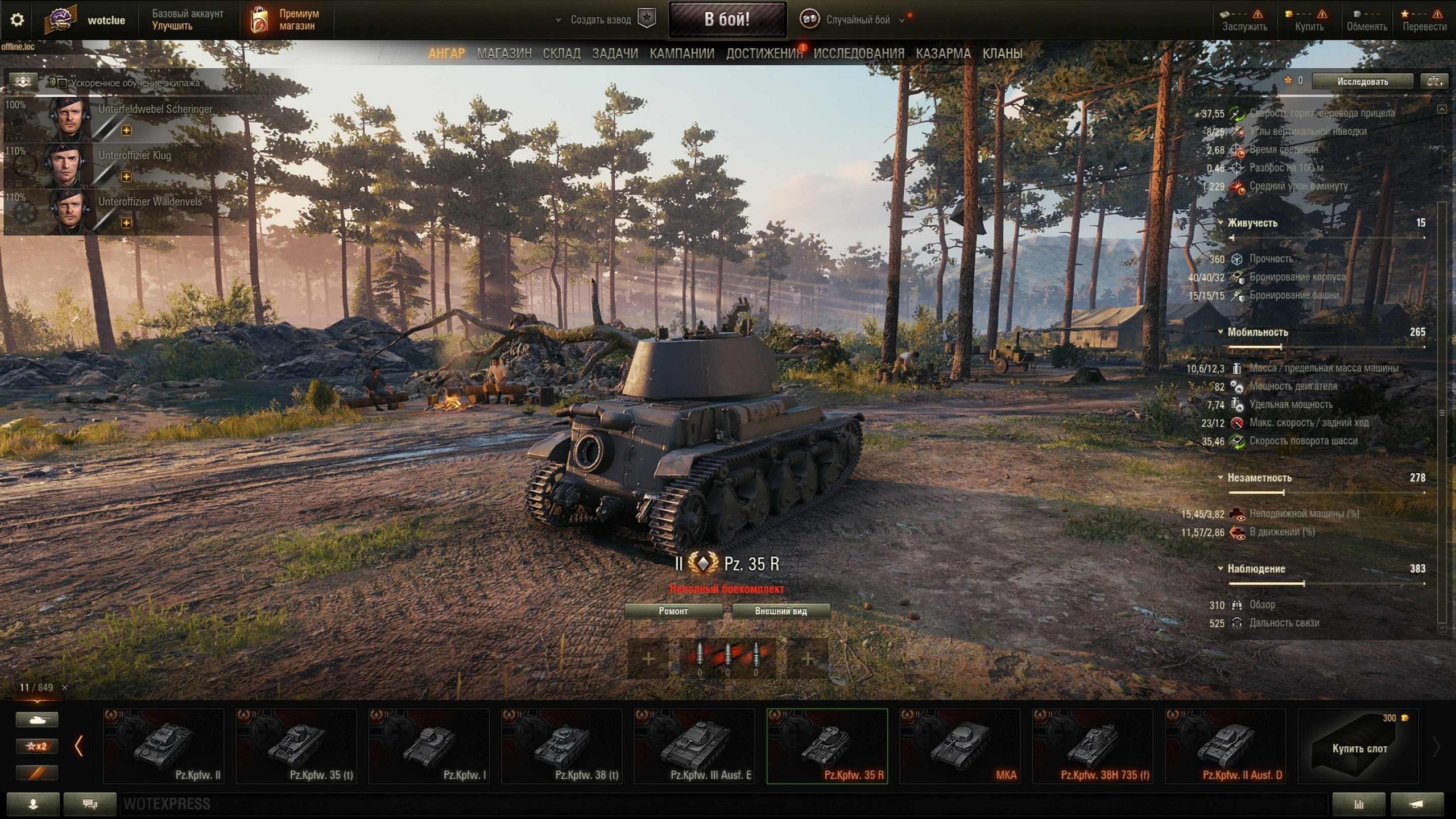Screen dimensions: 1456x819
Task: Go to the ДОСТИЖЕНИЯ tab
Action: click(x=764, y=53)
